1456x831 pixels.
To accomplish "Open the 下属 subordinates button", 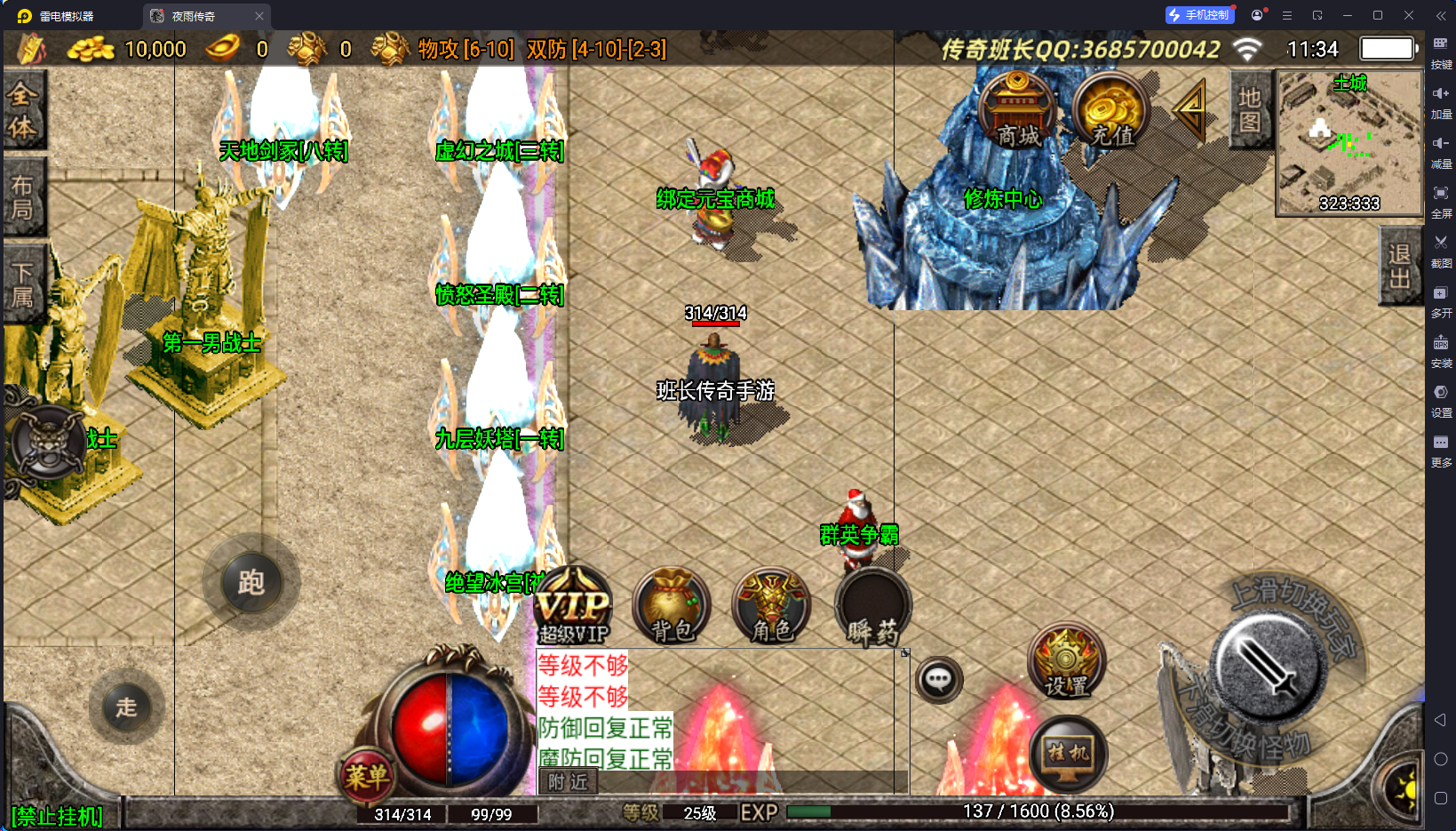I will (23, 284).
